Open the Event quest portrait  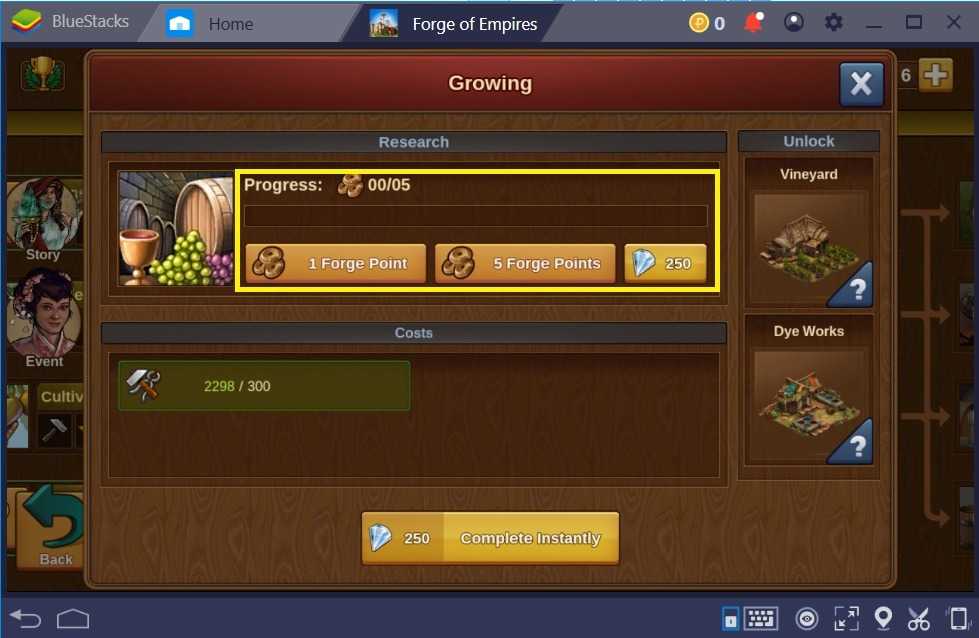click(42, 315)
